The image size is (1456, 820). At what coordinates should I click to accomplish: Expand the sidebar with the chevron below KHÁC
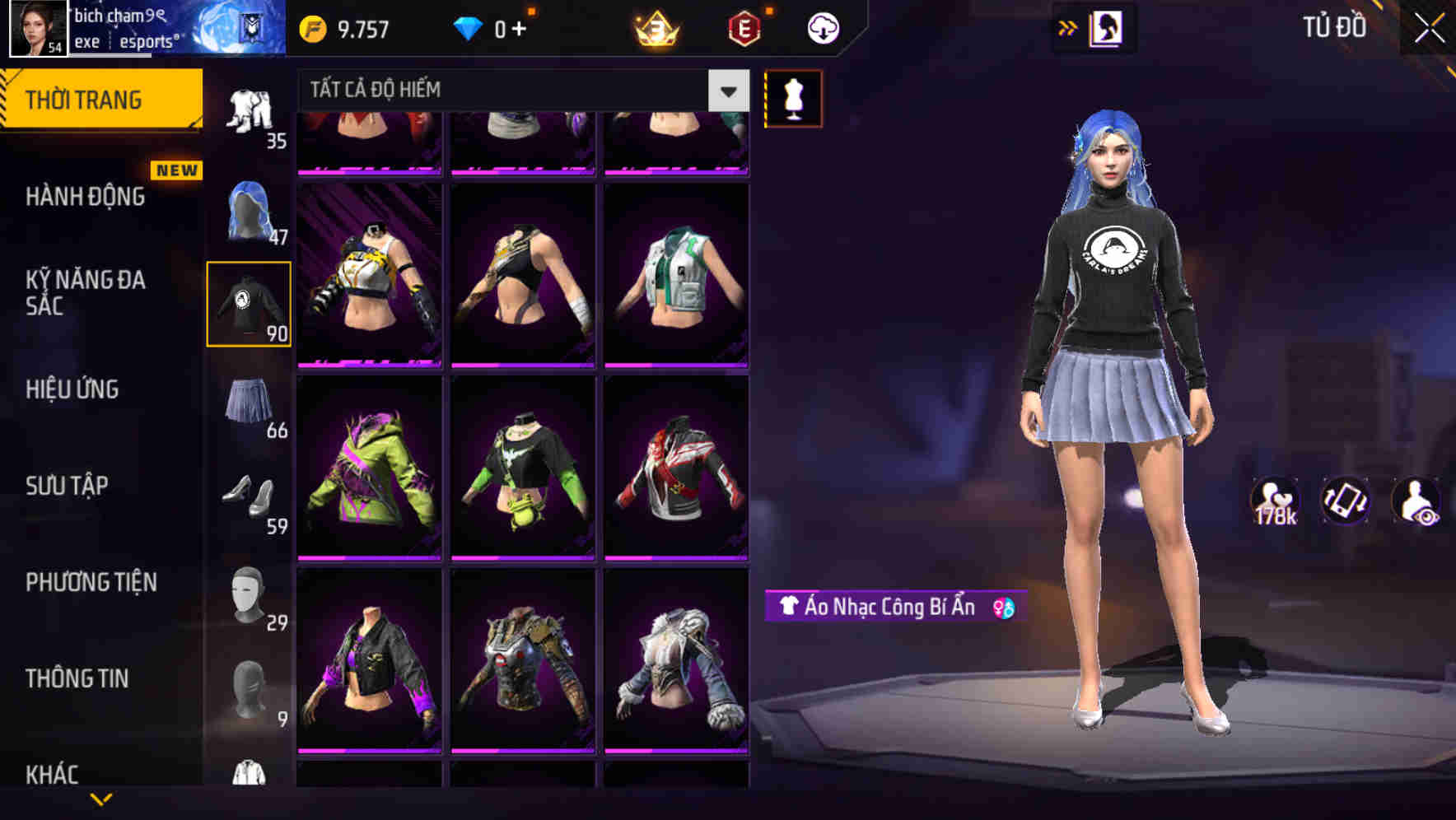[101, 799]
